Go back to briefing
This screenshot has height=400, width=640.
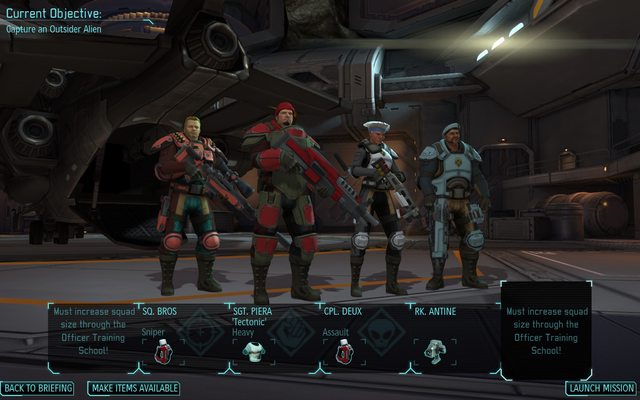[x=37, y=388]
